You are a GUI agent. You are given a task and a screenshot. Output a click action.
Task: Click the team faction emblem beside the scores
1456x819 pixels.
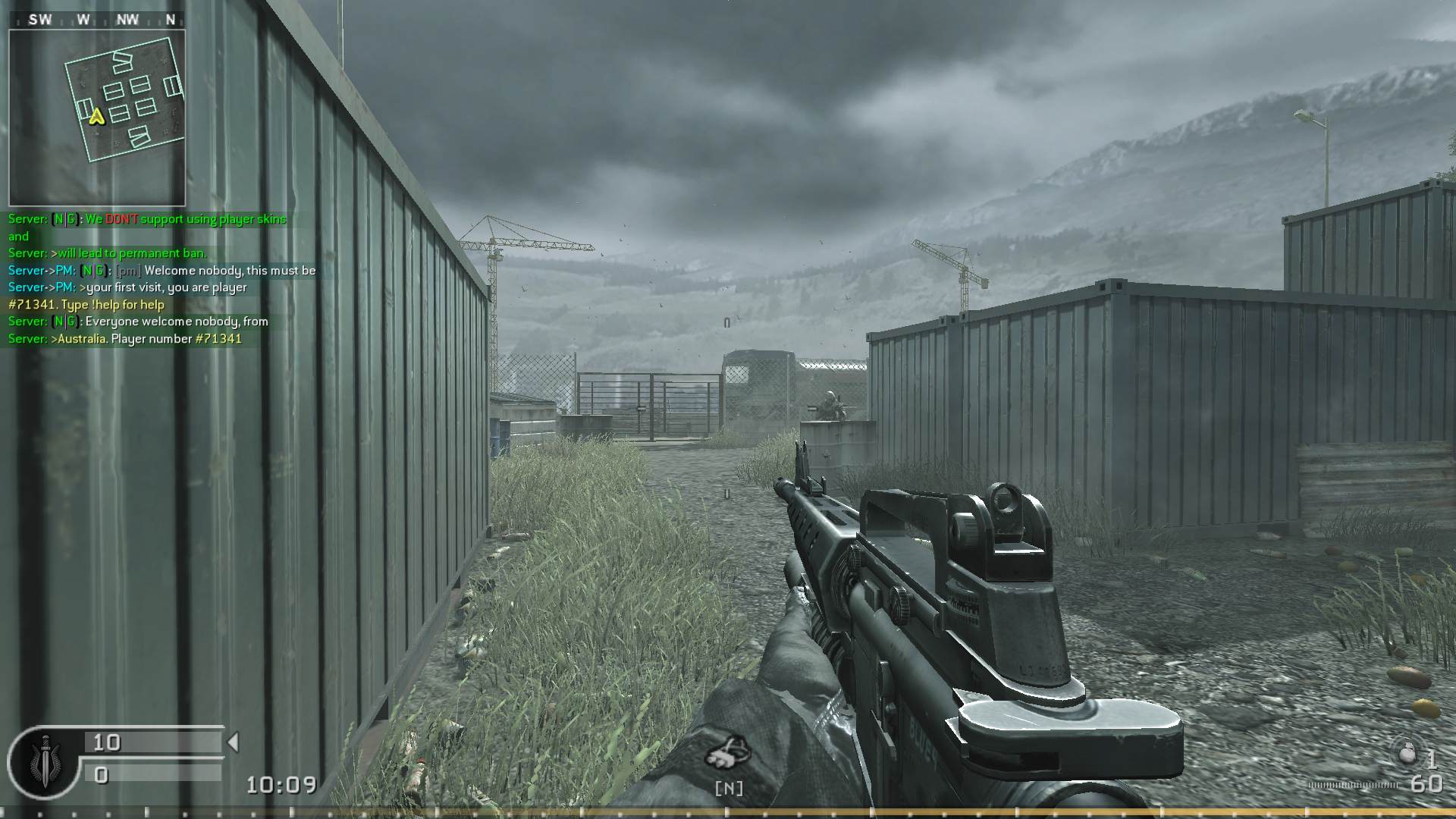click(45, 761)
